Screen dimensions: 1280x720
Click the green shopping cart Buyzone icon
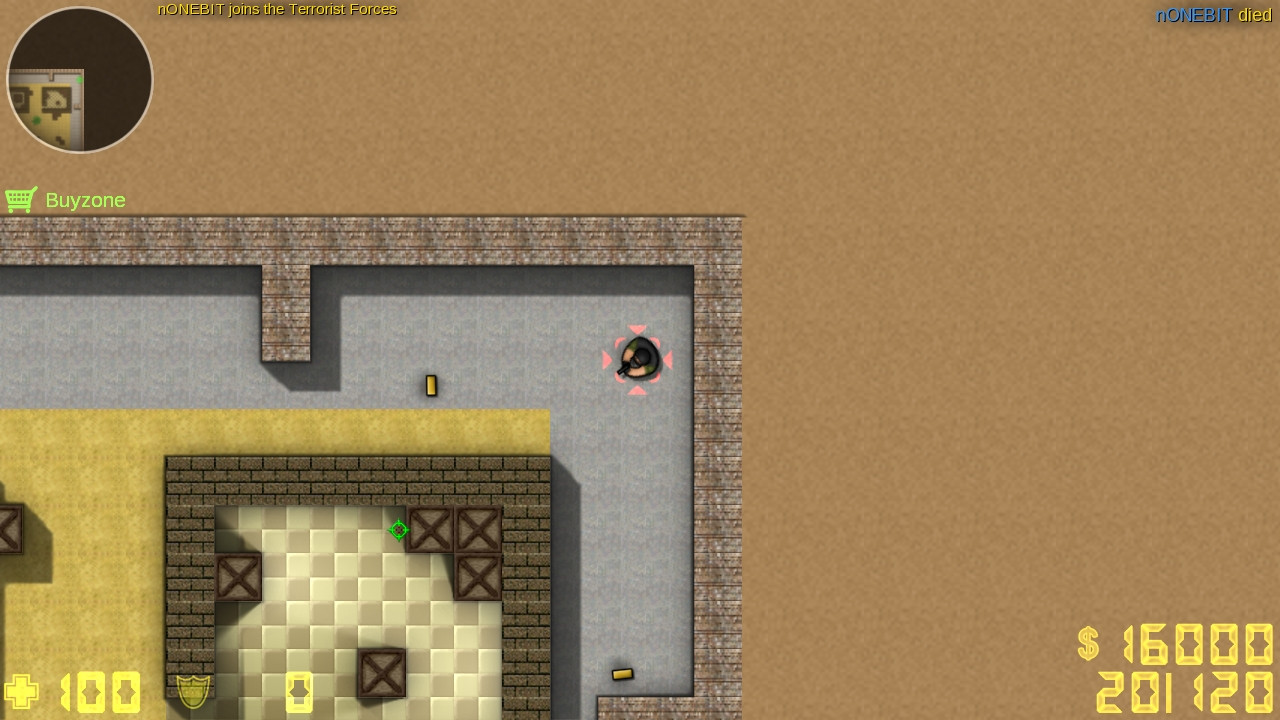21,199
